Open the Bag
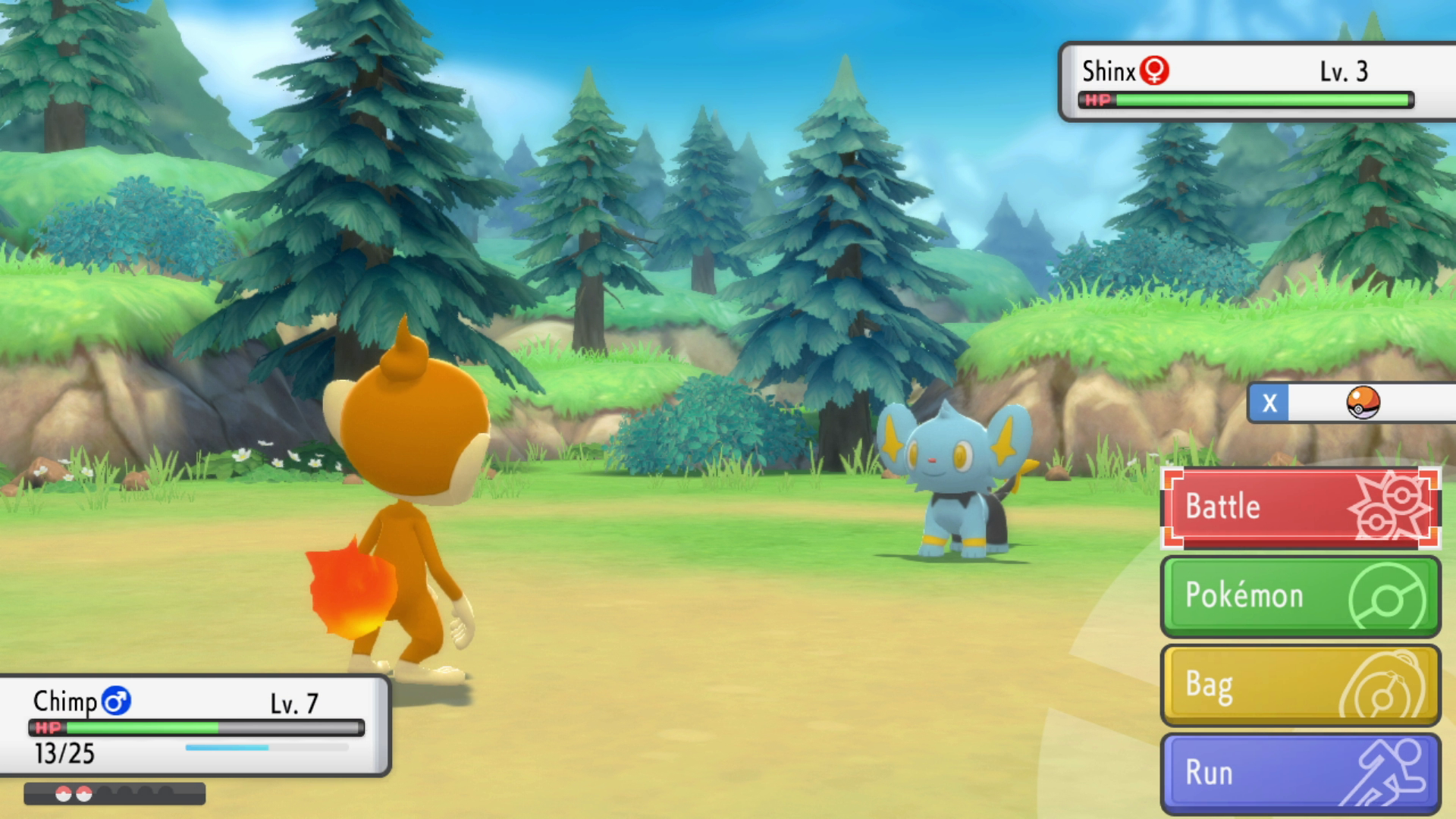The image size is (1456, 819). tap(1300, 684)
